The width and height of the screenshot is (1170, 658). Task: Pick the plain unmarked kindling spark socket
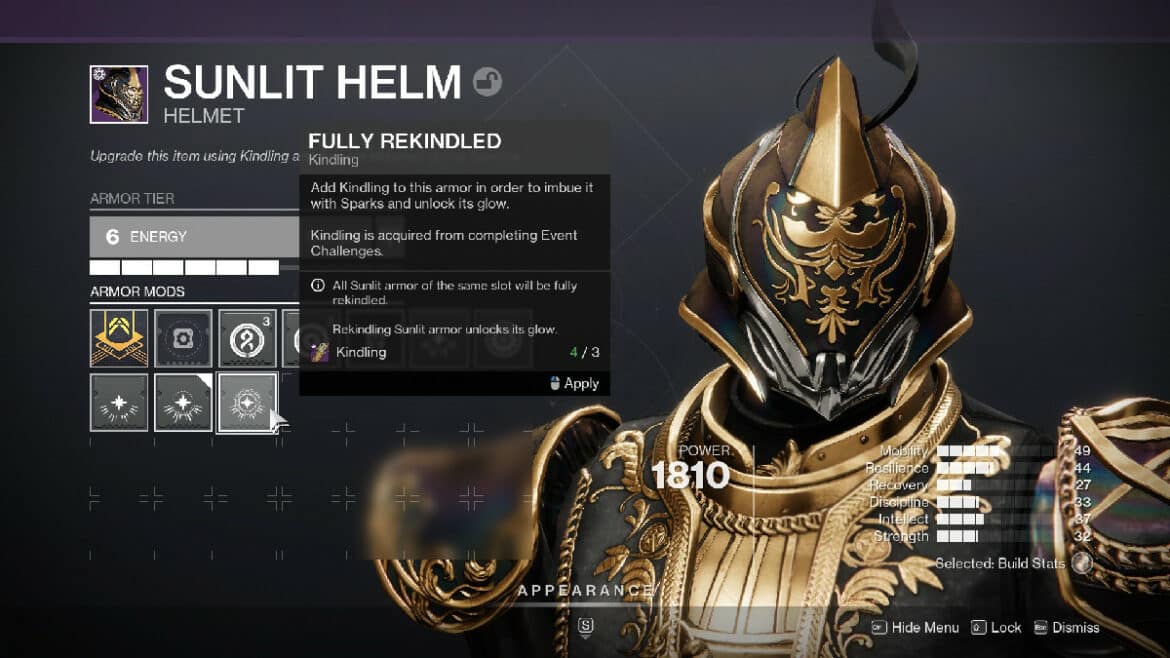[119, 402]
